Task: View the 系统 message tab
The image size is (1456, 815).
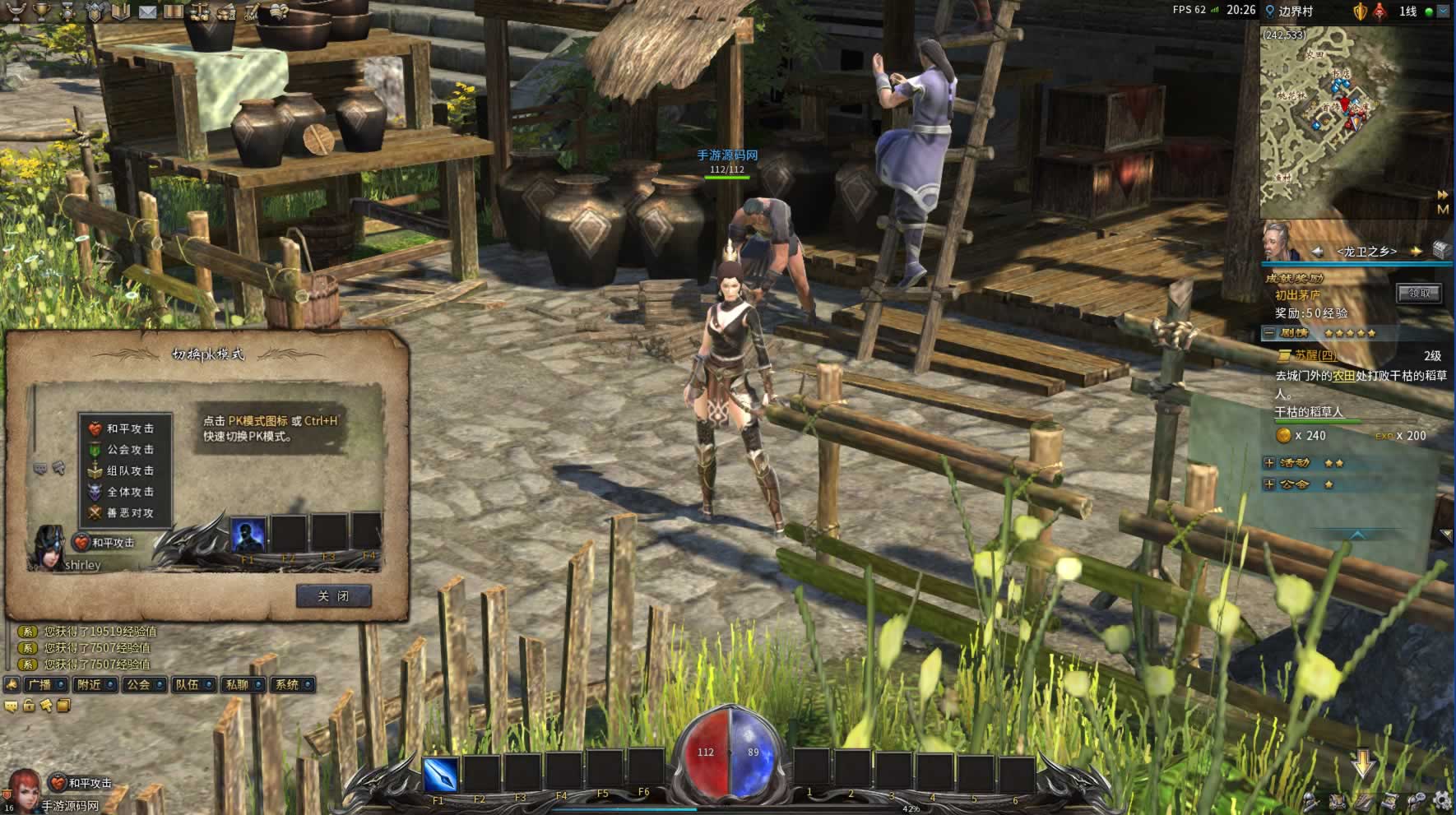Action: coord(286,684)
